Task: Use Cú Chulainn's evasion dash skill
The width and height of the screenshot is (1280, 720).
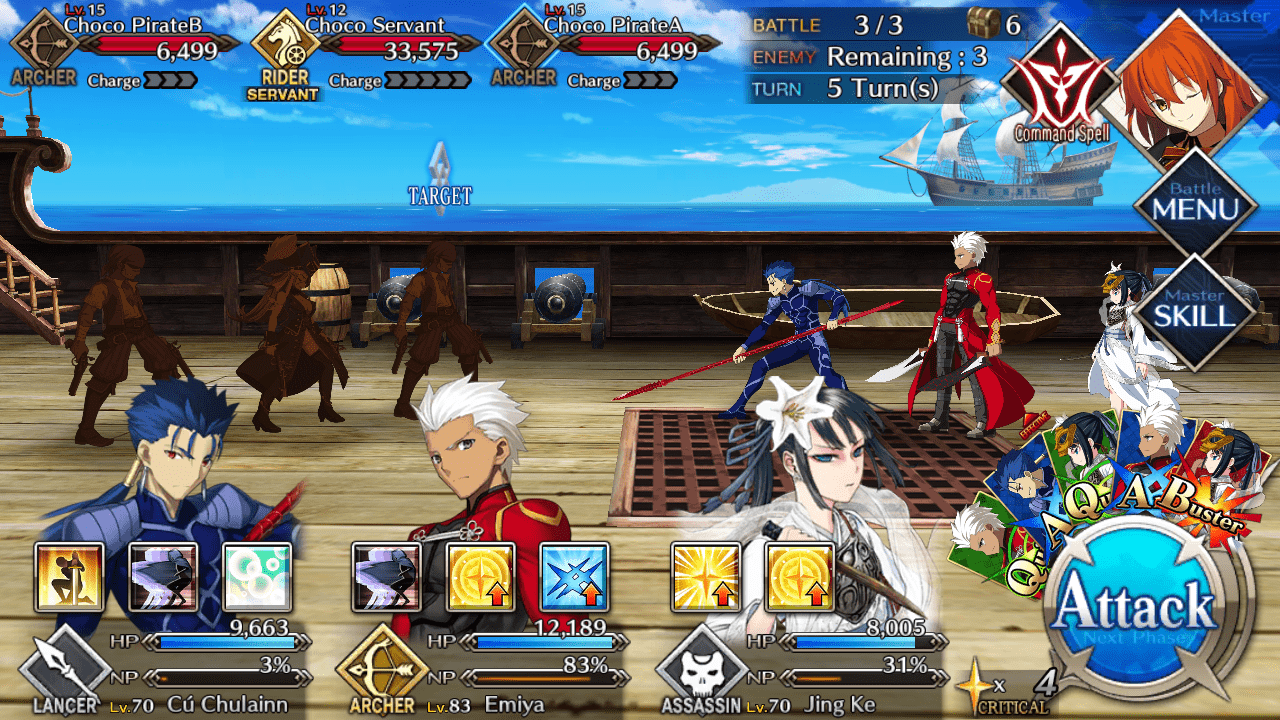Action: (163, 577)
